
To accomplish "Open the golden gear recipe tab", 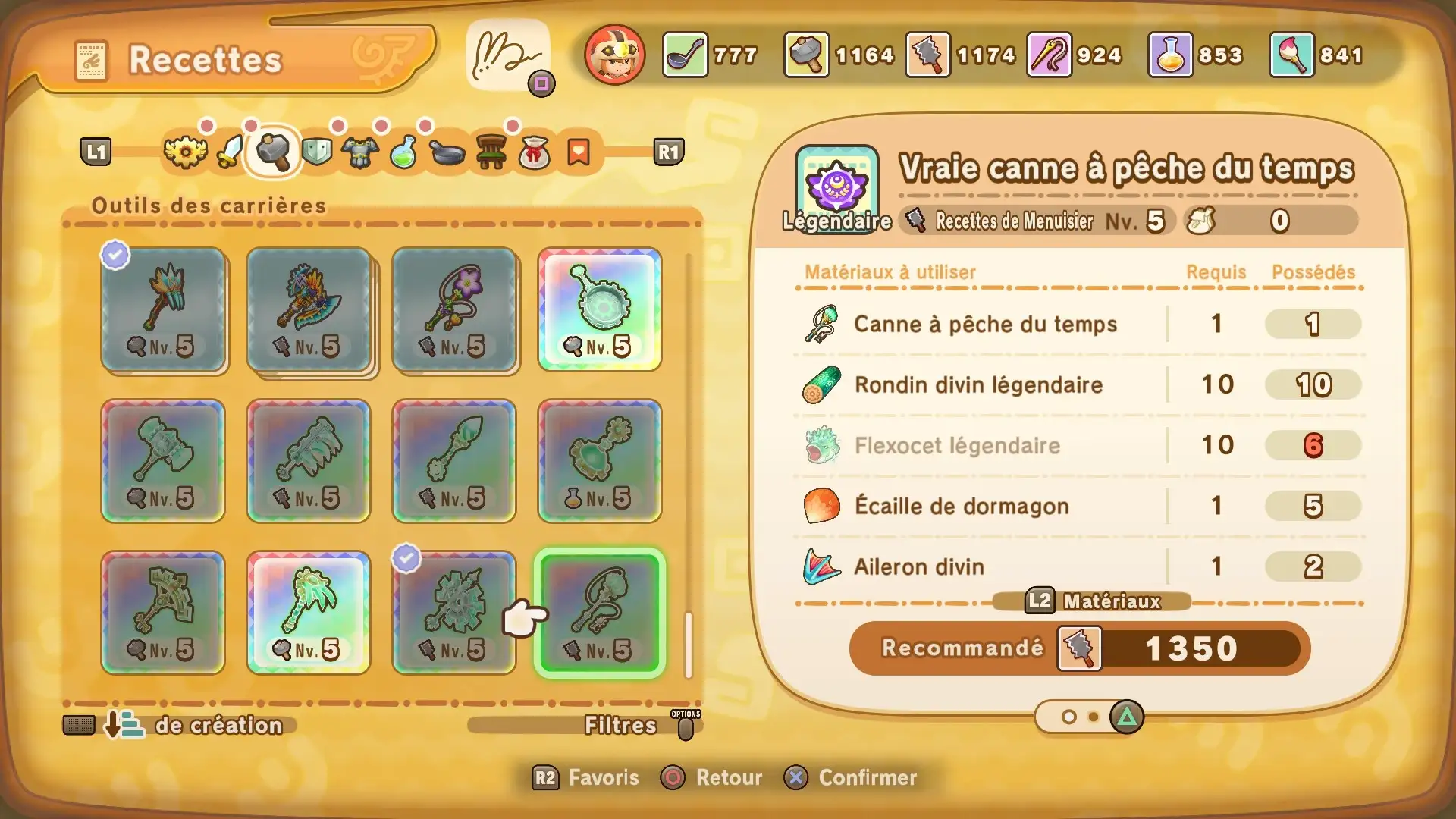I will coord(185,152).
